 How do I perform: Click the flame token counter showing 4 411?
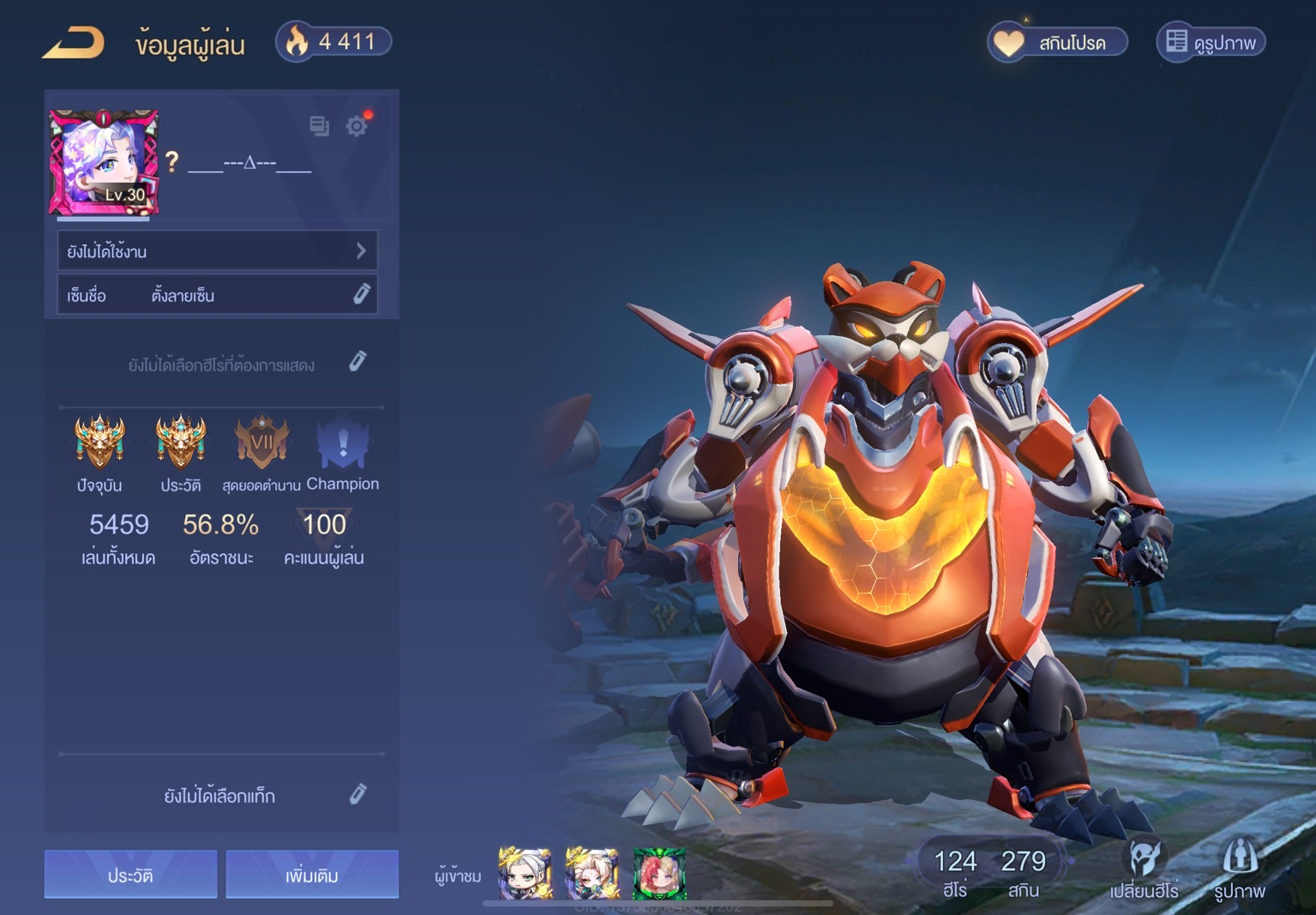[333, 40]
